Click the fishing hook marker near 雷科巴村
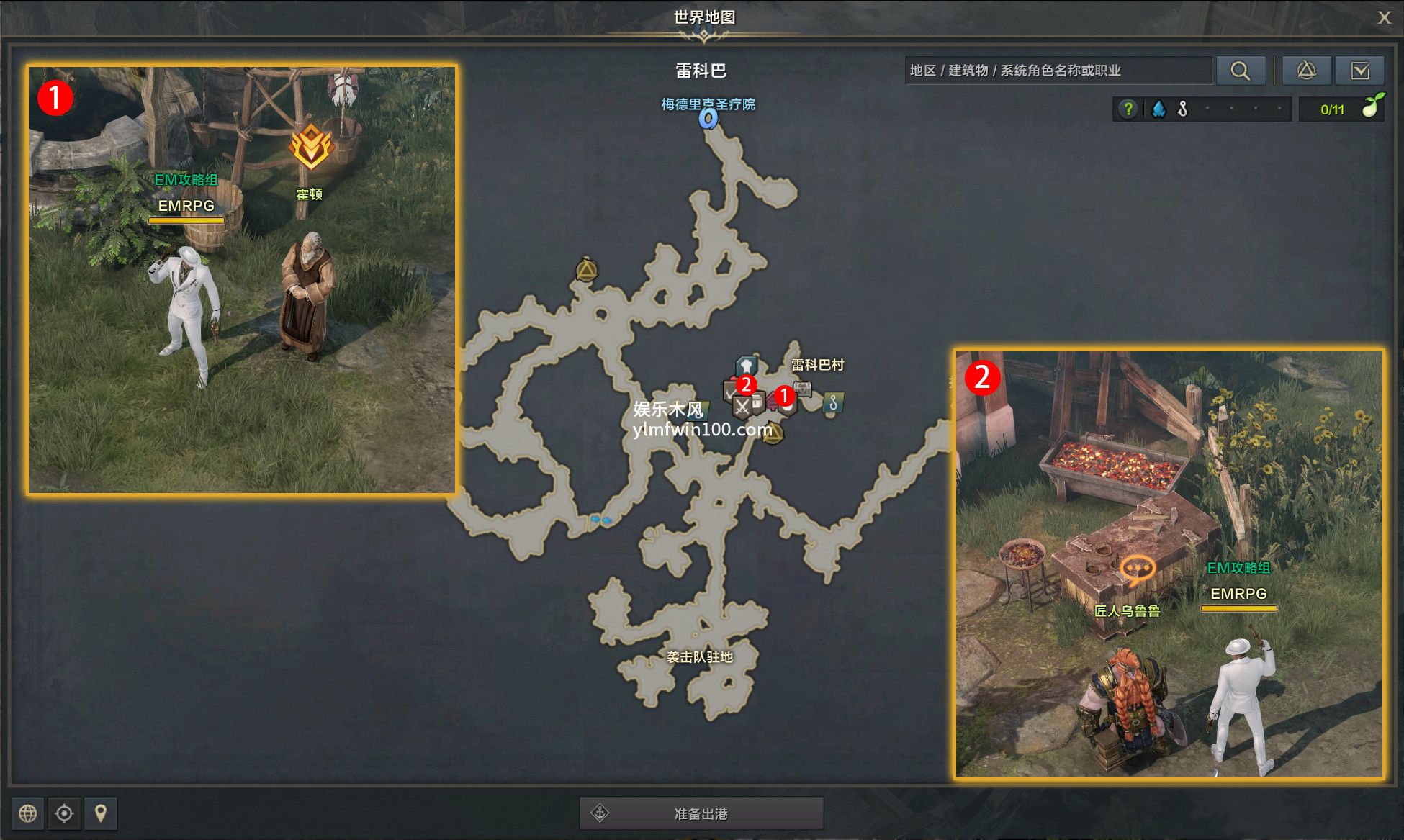The width and height of the screenshot is (1404, 840). pyautogui.click(x=833, y=402)
